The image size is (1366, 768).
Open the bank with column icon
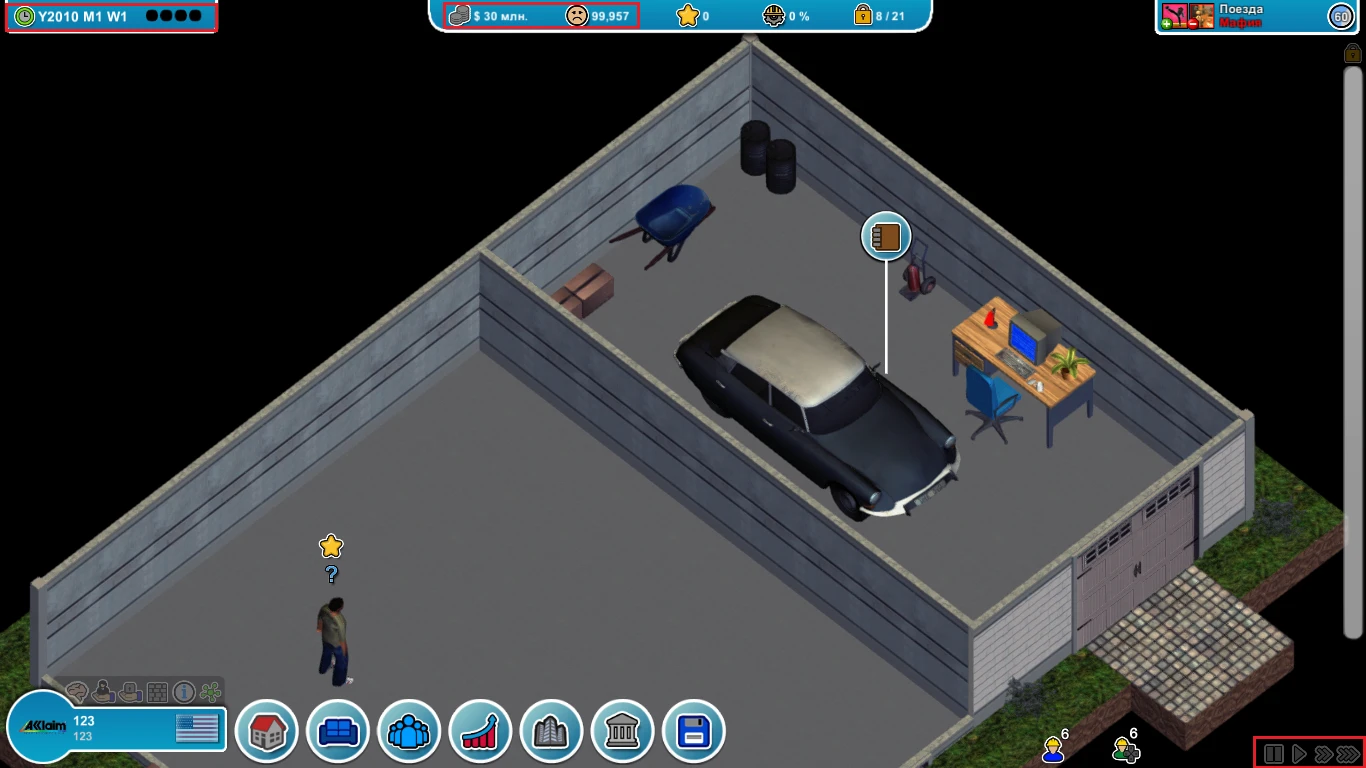622,731
